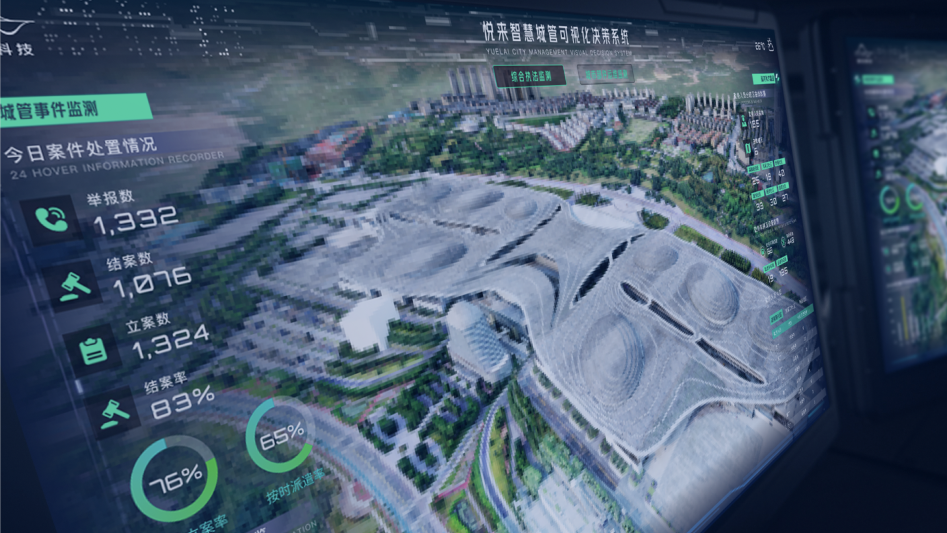This screenshot has width=947, height=533.
Task: Click the phone icon for 举报数
Action: click(51, 219)
